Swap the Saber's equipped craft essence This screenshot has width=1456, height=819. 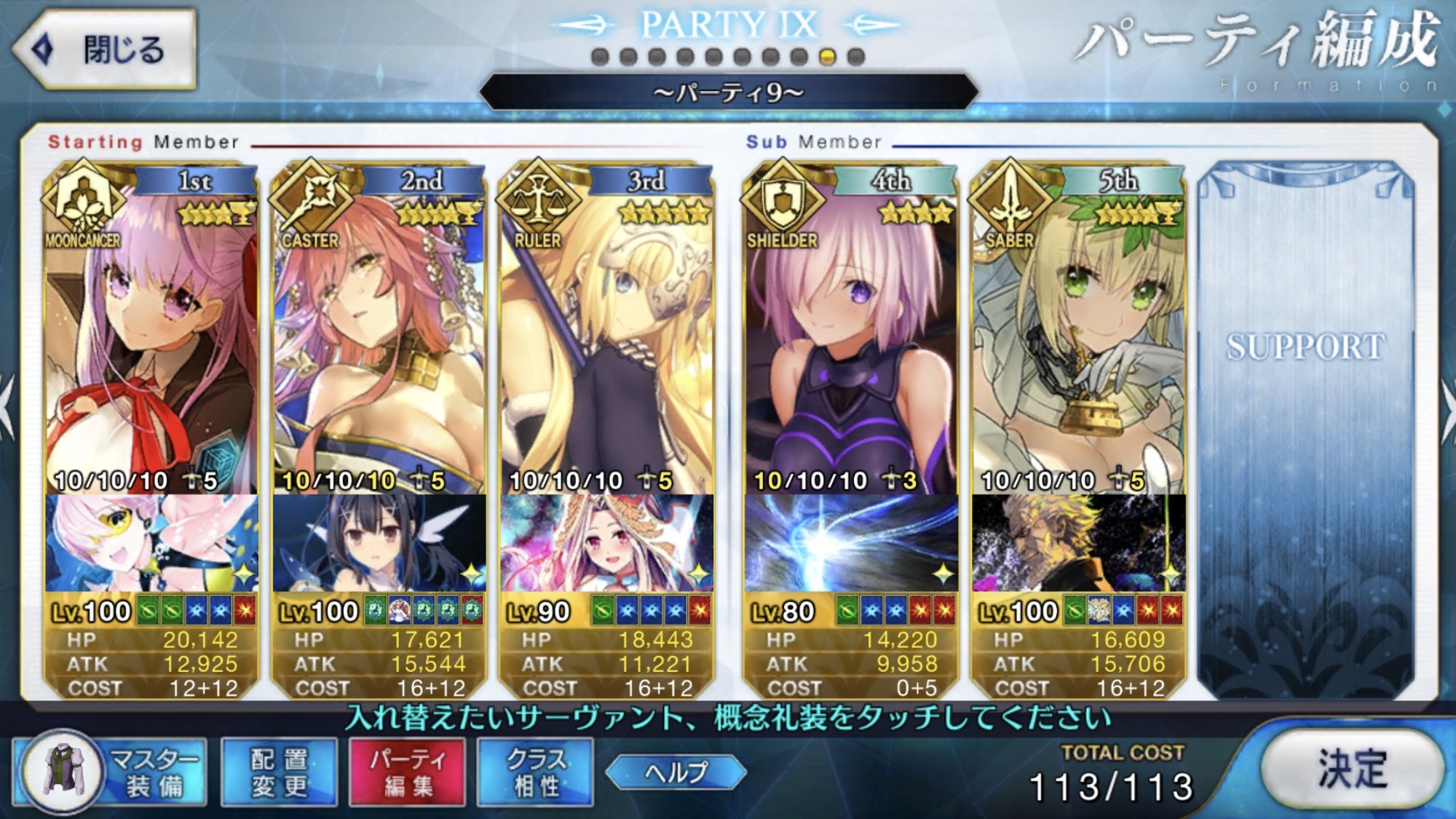pos(1078,543)
